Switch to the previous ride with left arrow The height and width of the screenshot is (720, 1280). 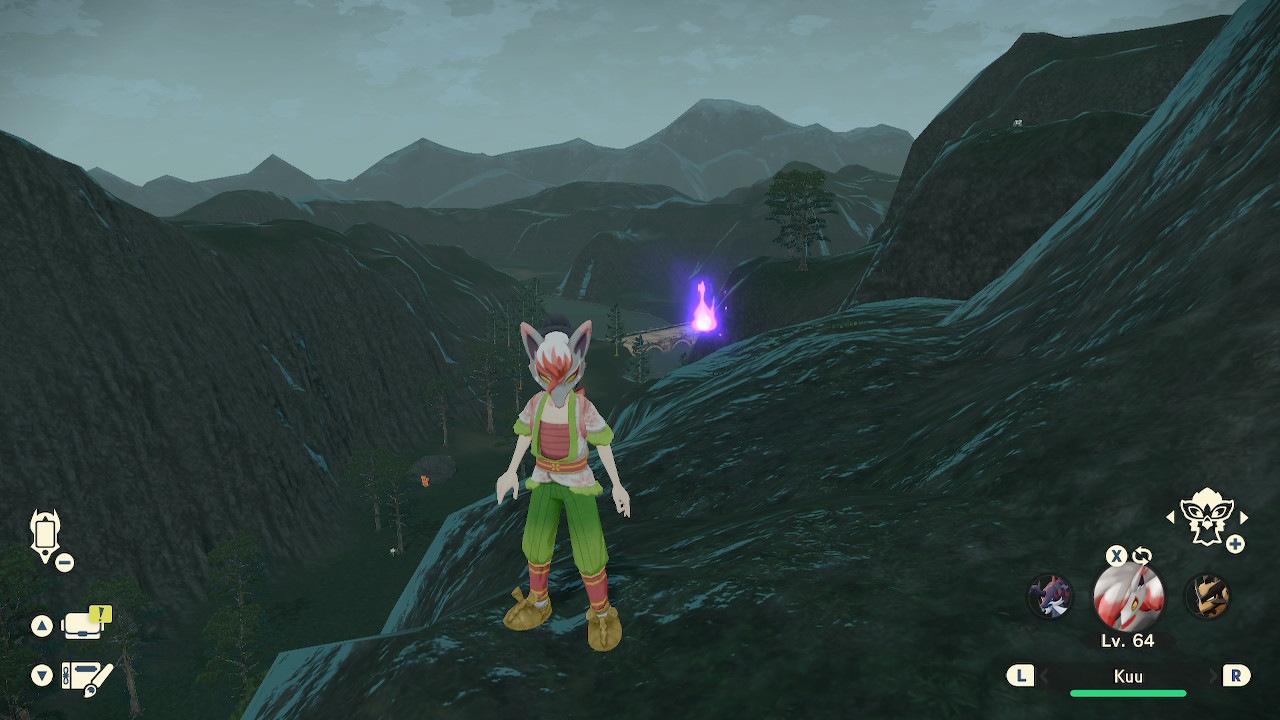pyautogui.click(x=1171, y=517)
